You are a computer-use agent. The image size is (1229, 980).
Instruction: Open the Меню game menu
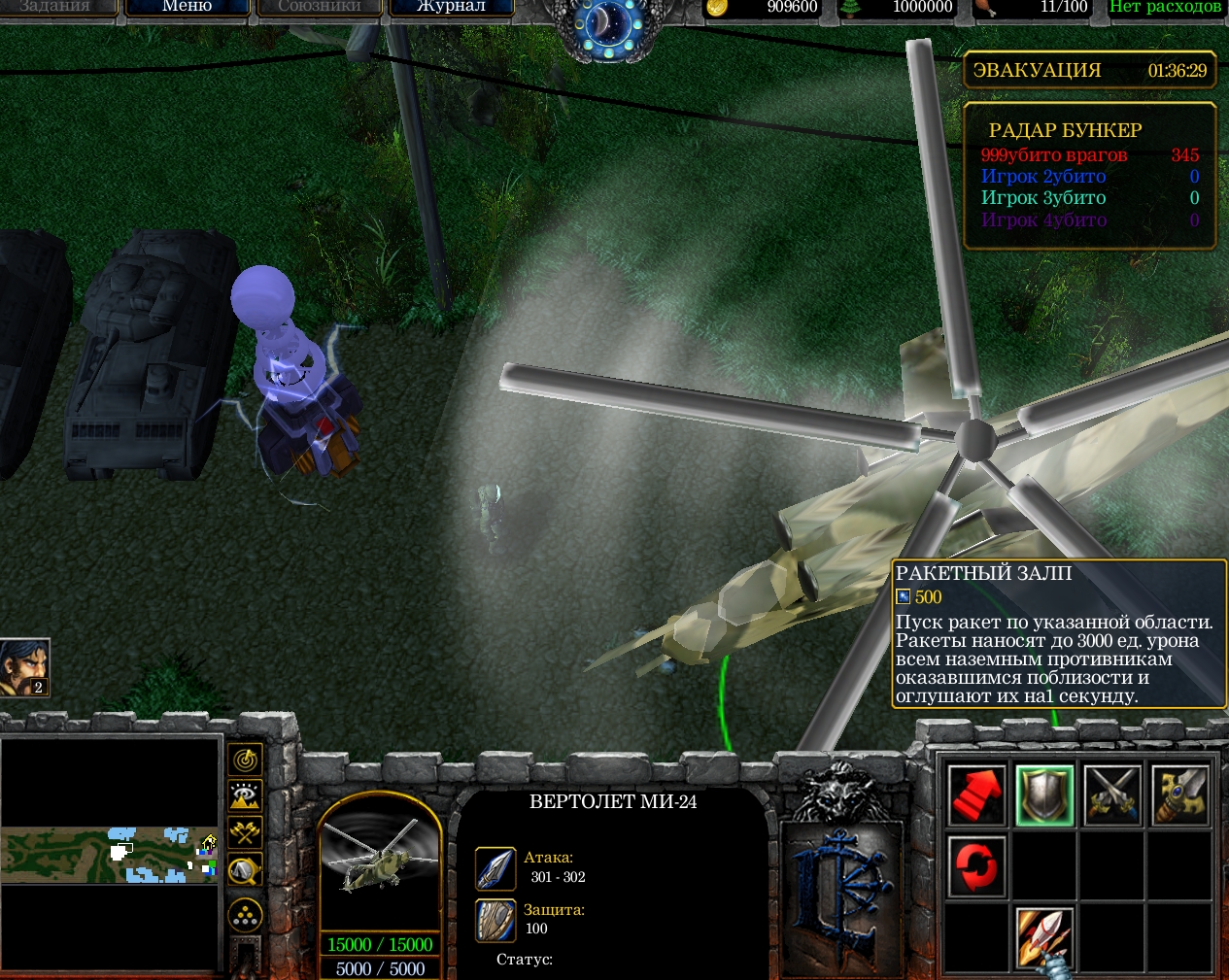point(187,7)
